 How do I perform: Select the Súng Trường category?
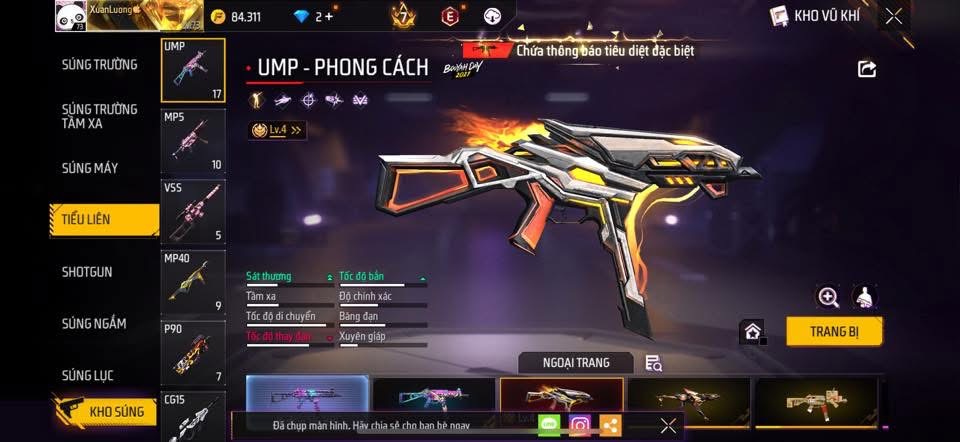pos(99,65)
